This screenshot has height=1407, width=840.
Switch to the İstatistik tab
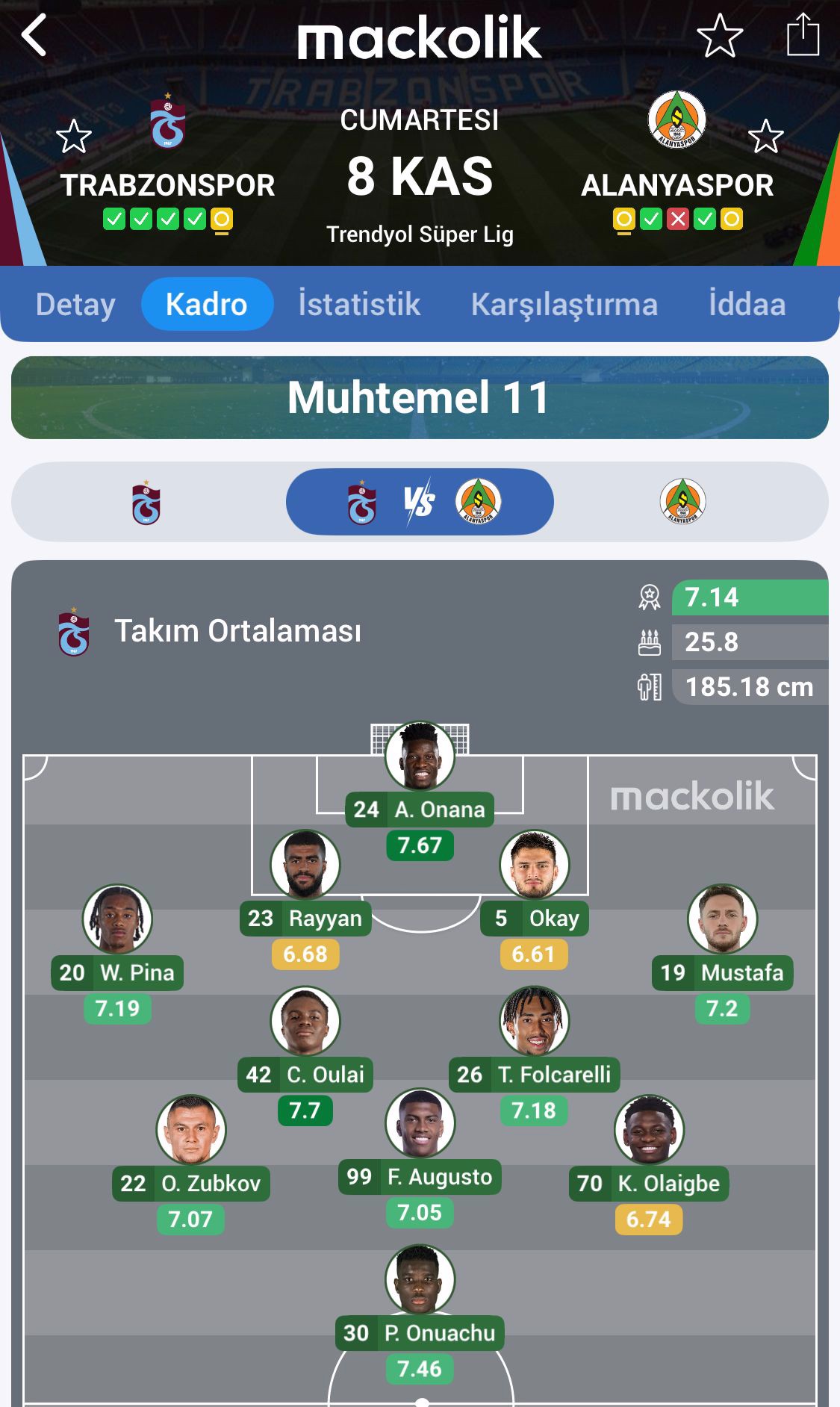coord(359,304)
